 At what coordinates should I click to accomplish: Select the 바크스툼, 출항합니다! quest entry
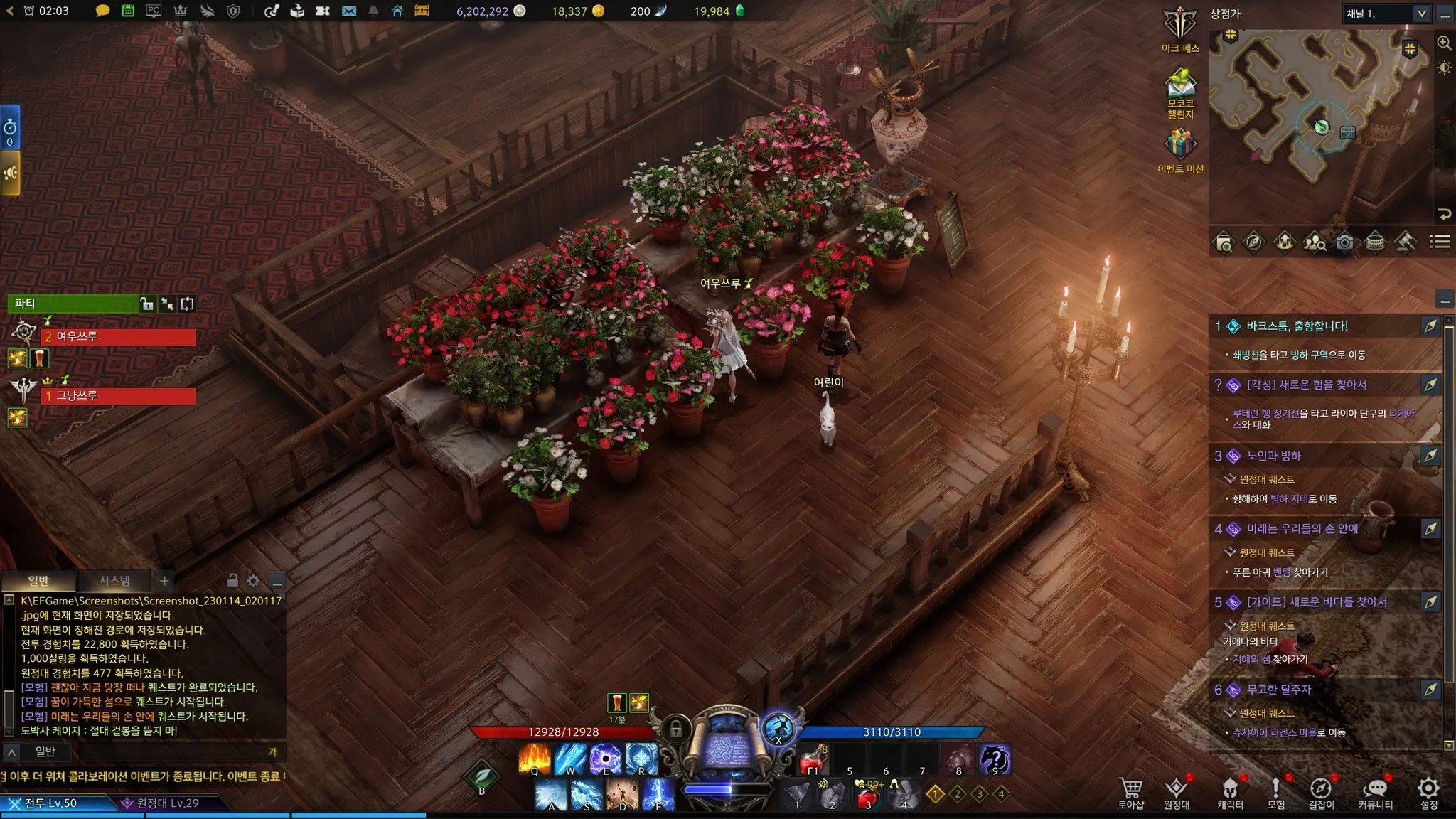(x=1297, y=326)
